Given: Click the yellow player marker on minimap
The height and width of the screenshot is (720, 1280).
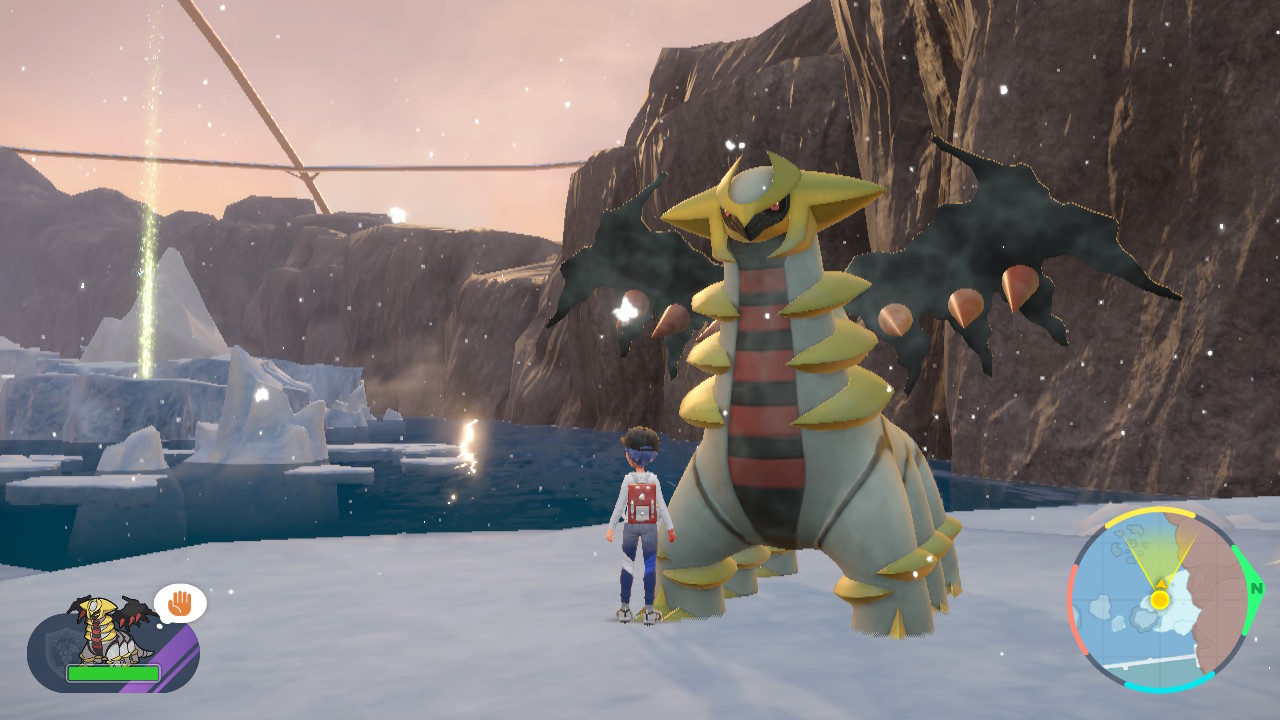Looking at the screenshot, I should click(1159, 600).
